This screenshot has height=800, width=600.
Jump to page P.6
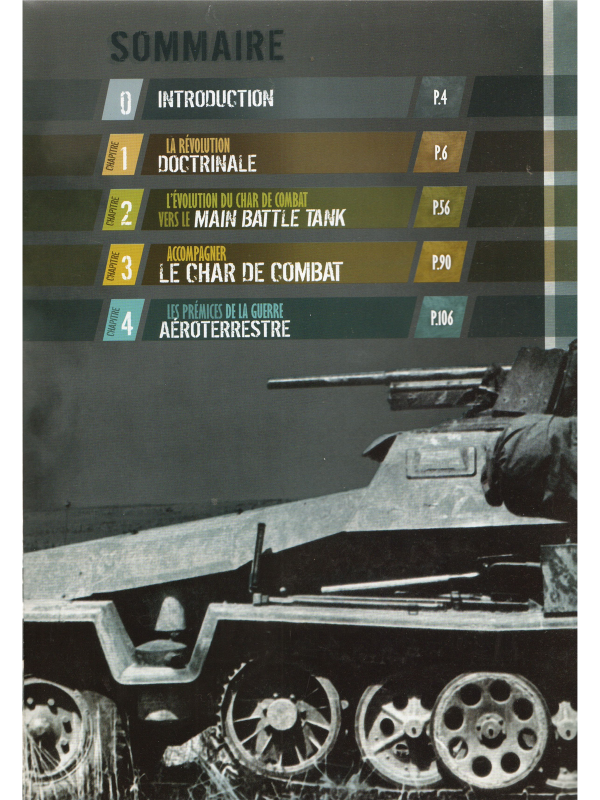pyautogui.click(x=441, y=153)
